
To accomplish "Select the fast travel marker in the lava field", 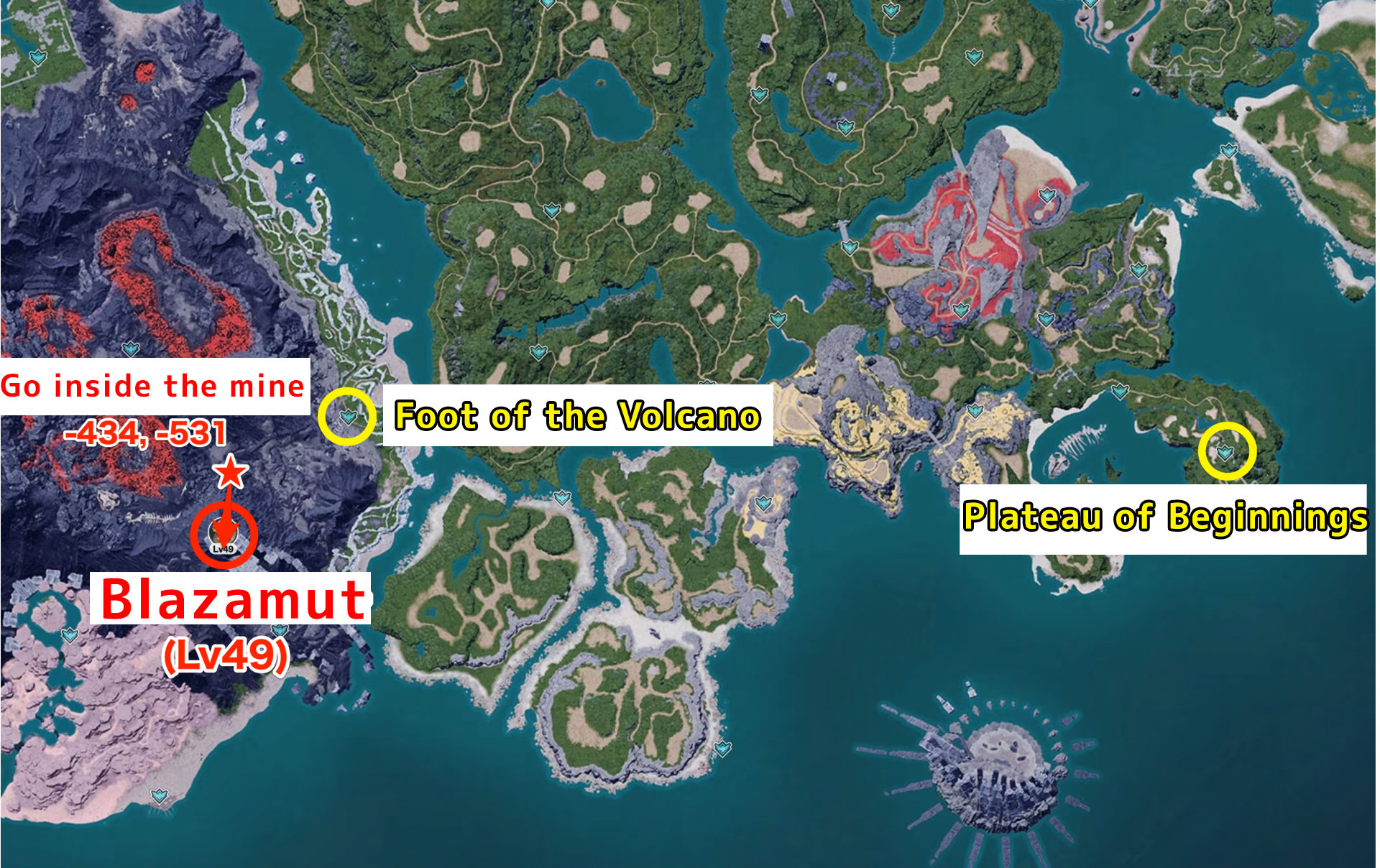I will click(x=130, y=350).
